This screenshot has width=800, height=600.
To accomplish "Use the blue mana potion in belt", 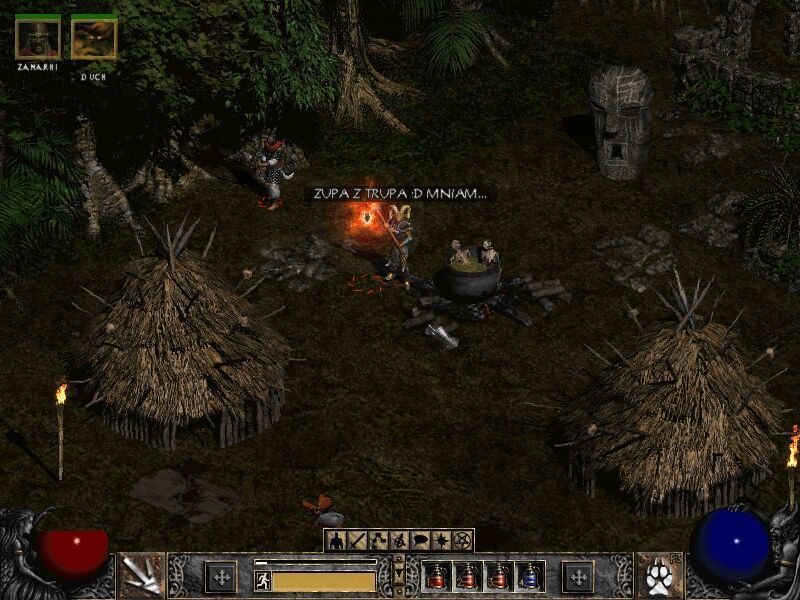I will (530, 576).
